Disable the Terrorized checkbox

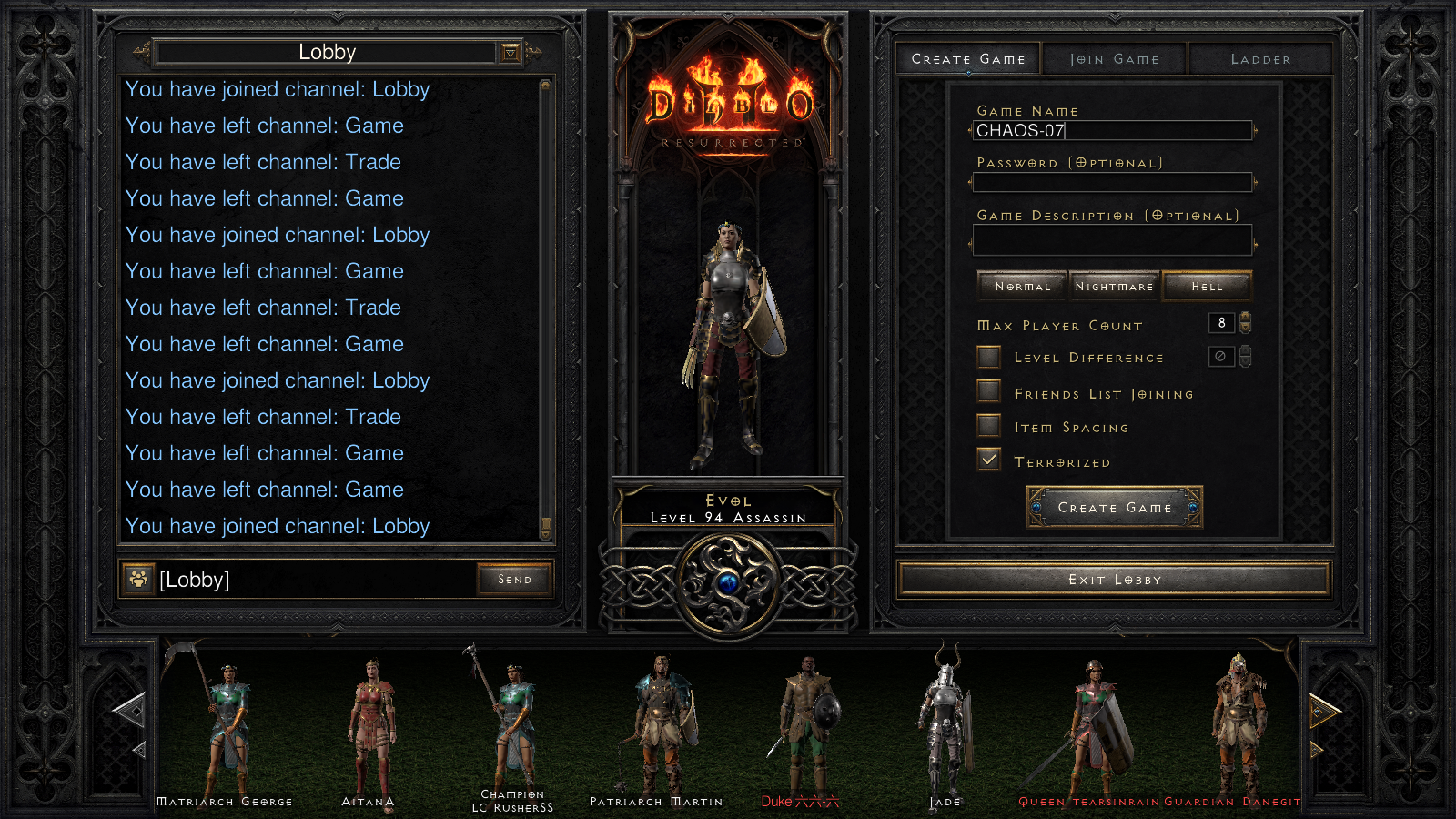click(x=988, y=460)
